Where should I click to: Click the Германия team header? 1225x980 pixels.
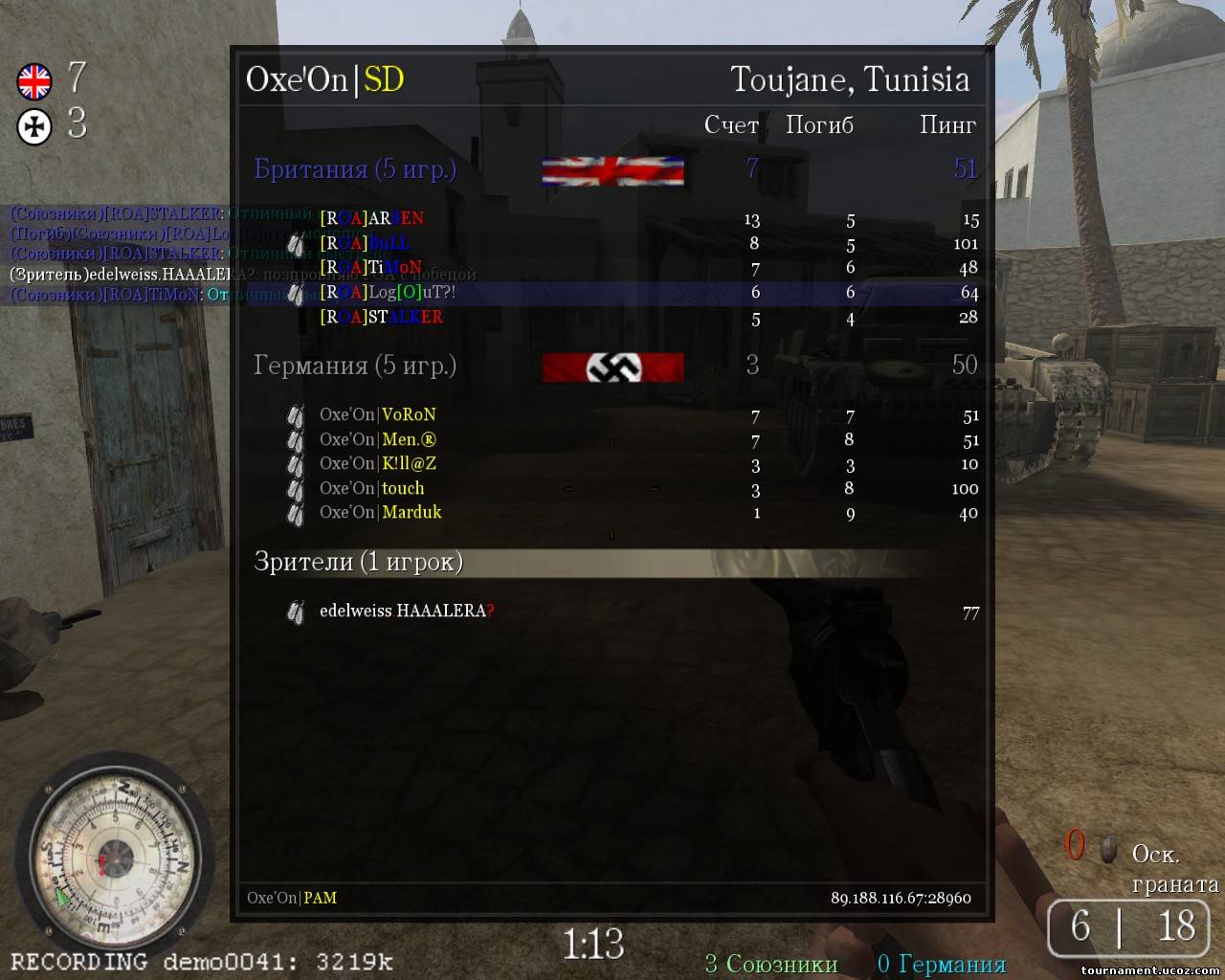pos(354,366)
